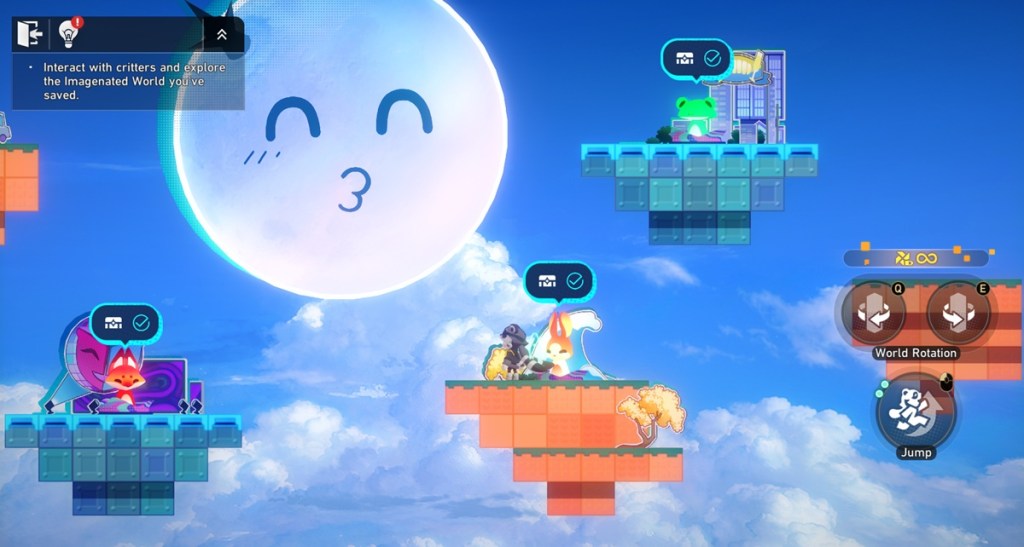Open the lightbulb hint icon
Screen dimensions: 1024x547
pos(69,35)
